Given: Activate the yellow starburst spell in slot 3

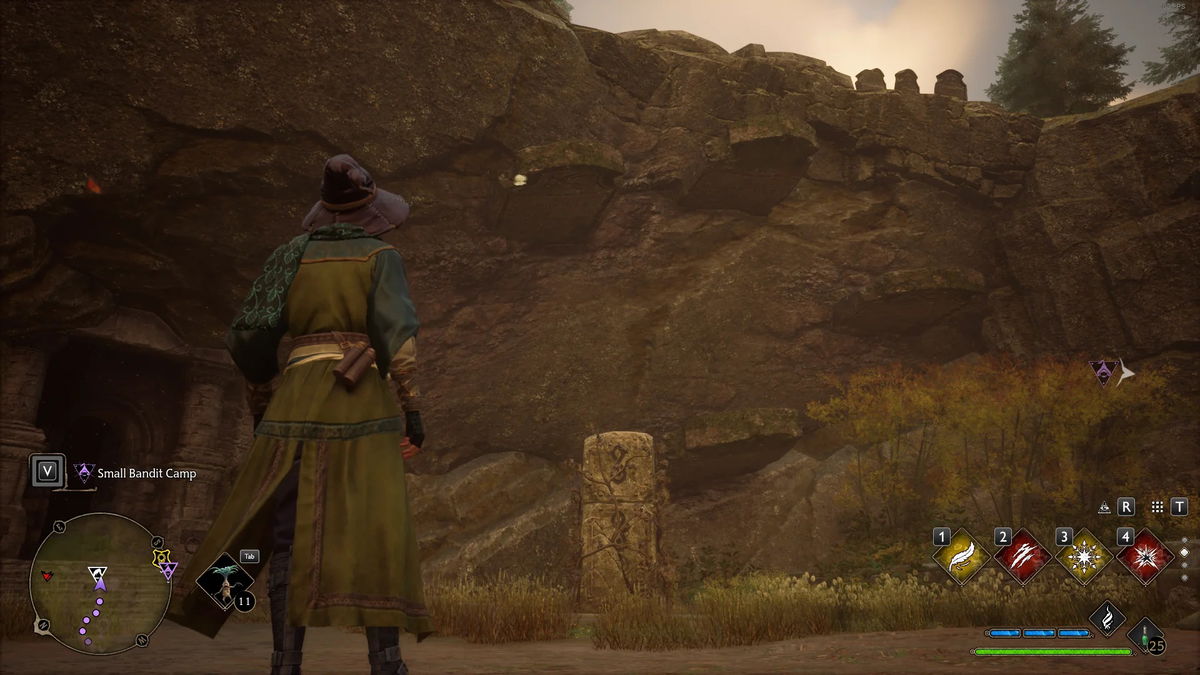Looking at the screenshot, I should 1084,556.
